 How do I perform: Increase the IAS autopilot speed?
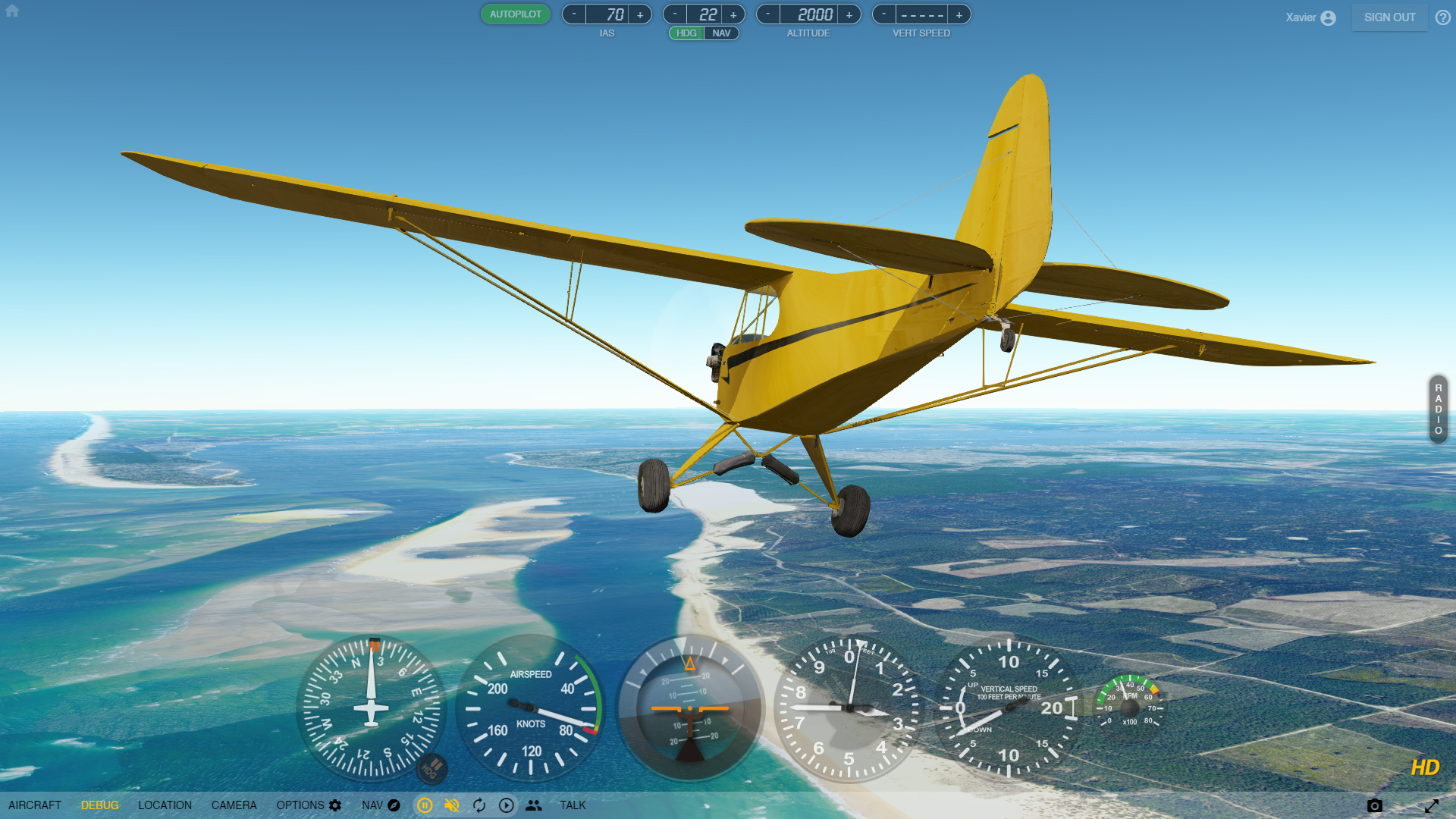(640, 14)
